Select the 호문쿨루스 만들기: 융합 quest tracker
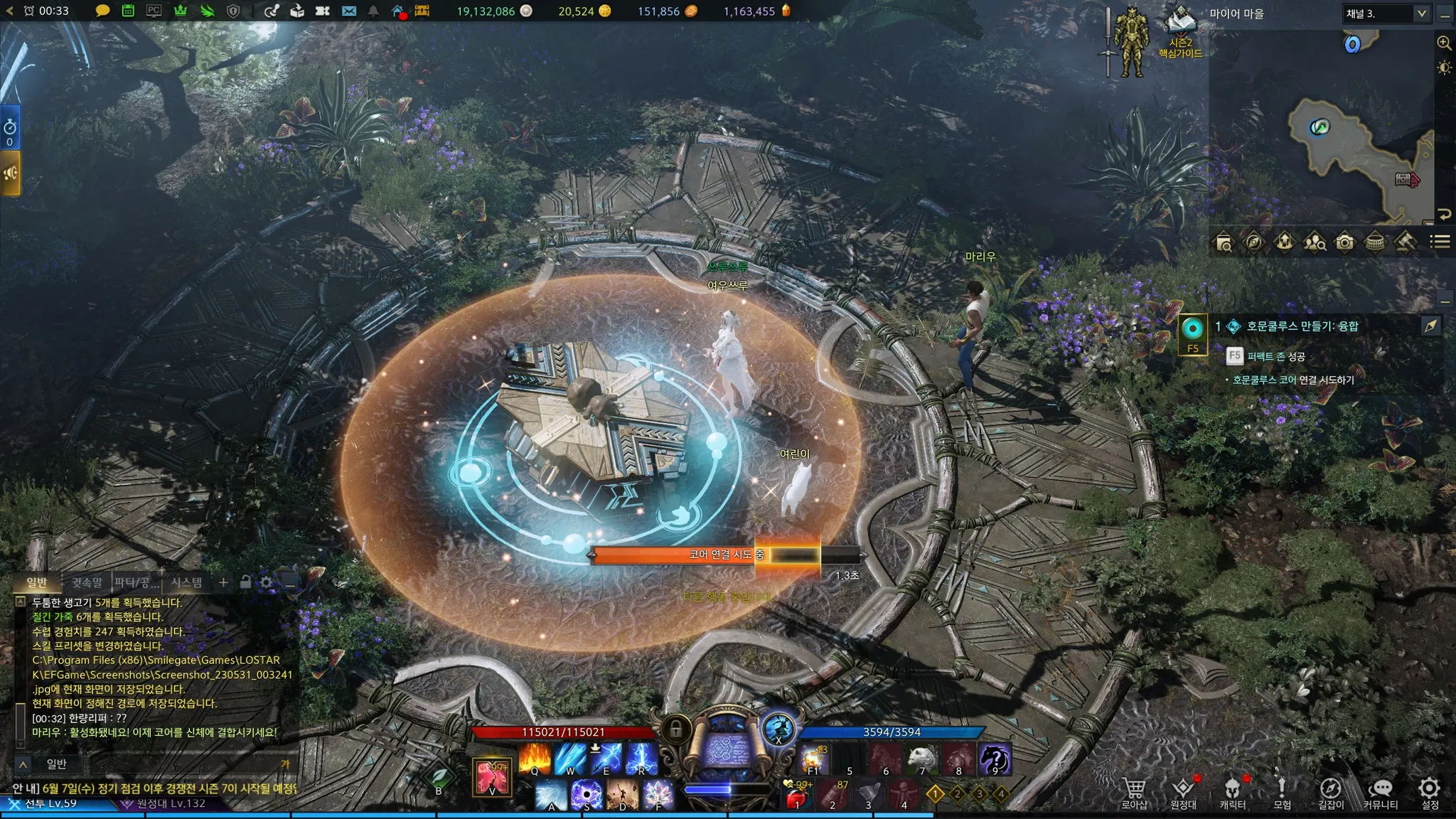This screenshot has width=1456, height=819. (1302, 326)
